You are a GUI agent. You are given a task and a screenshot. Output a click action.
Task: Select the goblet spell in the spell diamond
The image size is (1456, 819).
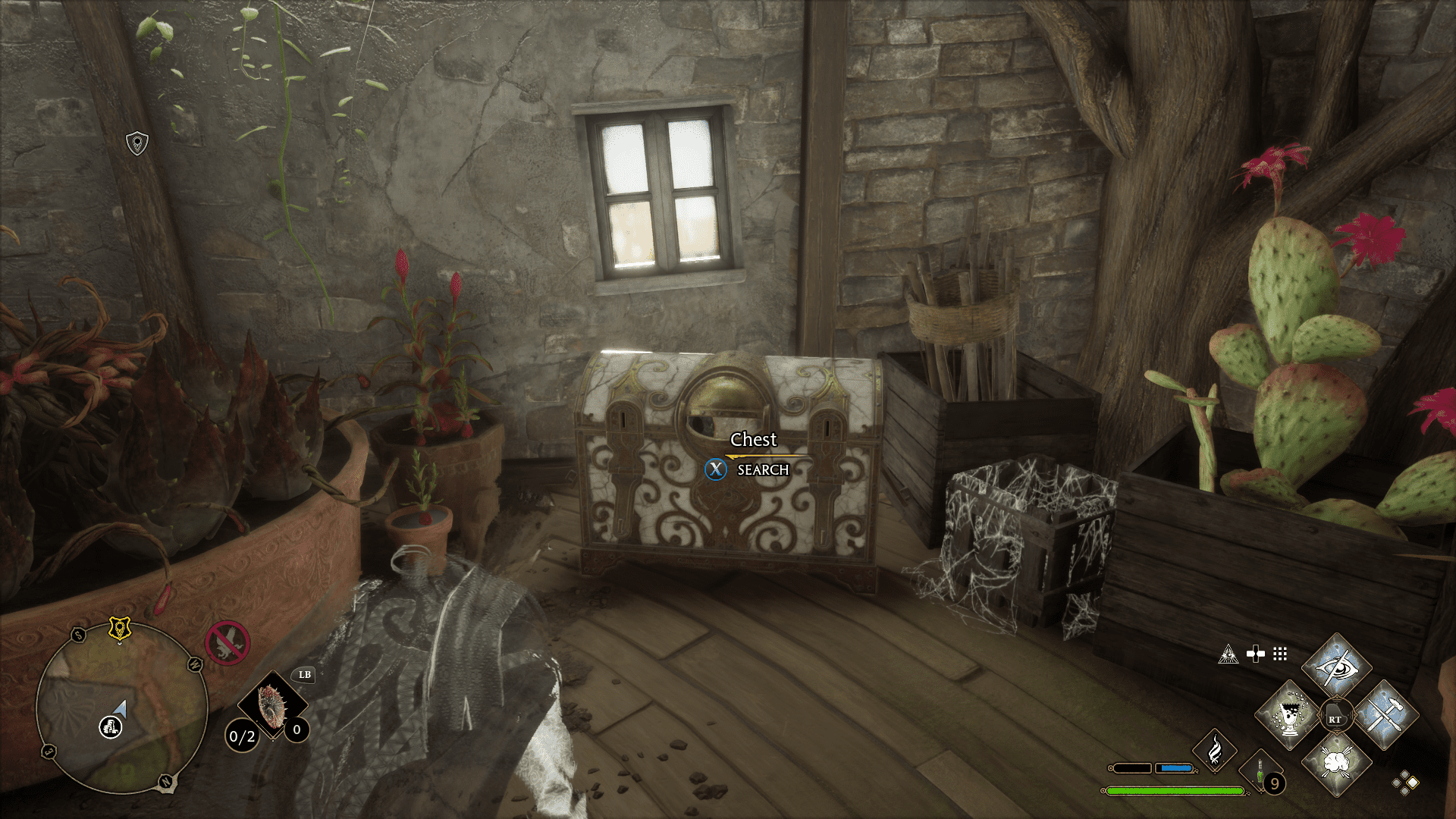[1288, 714]
